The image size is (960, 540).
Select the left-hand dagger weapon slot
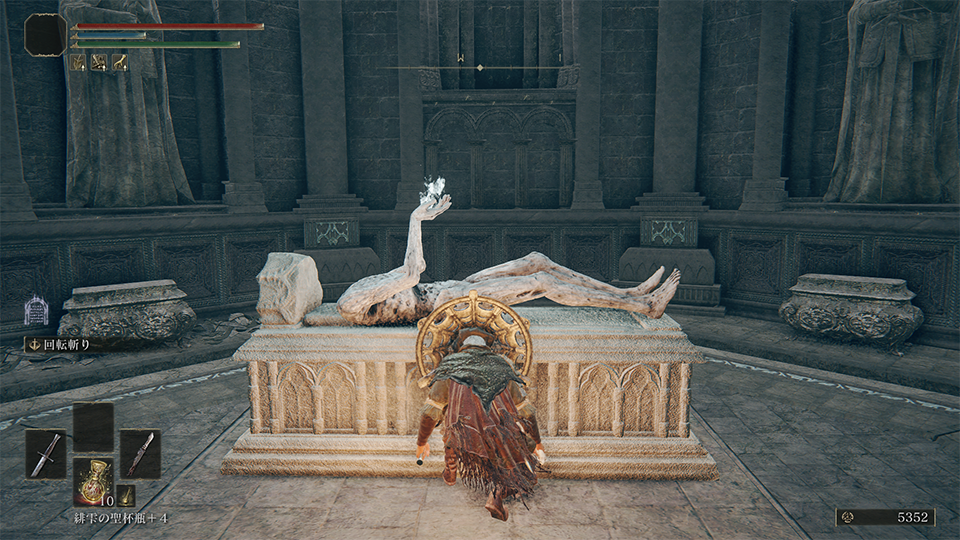click(45, 454)
